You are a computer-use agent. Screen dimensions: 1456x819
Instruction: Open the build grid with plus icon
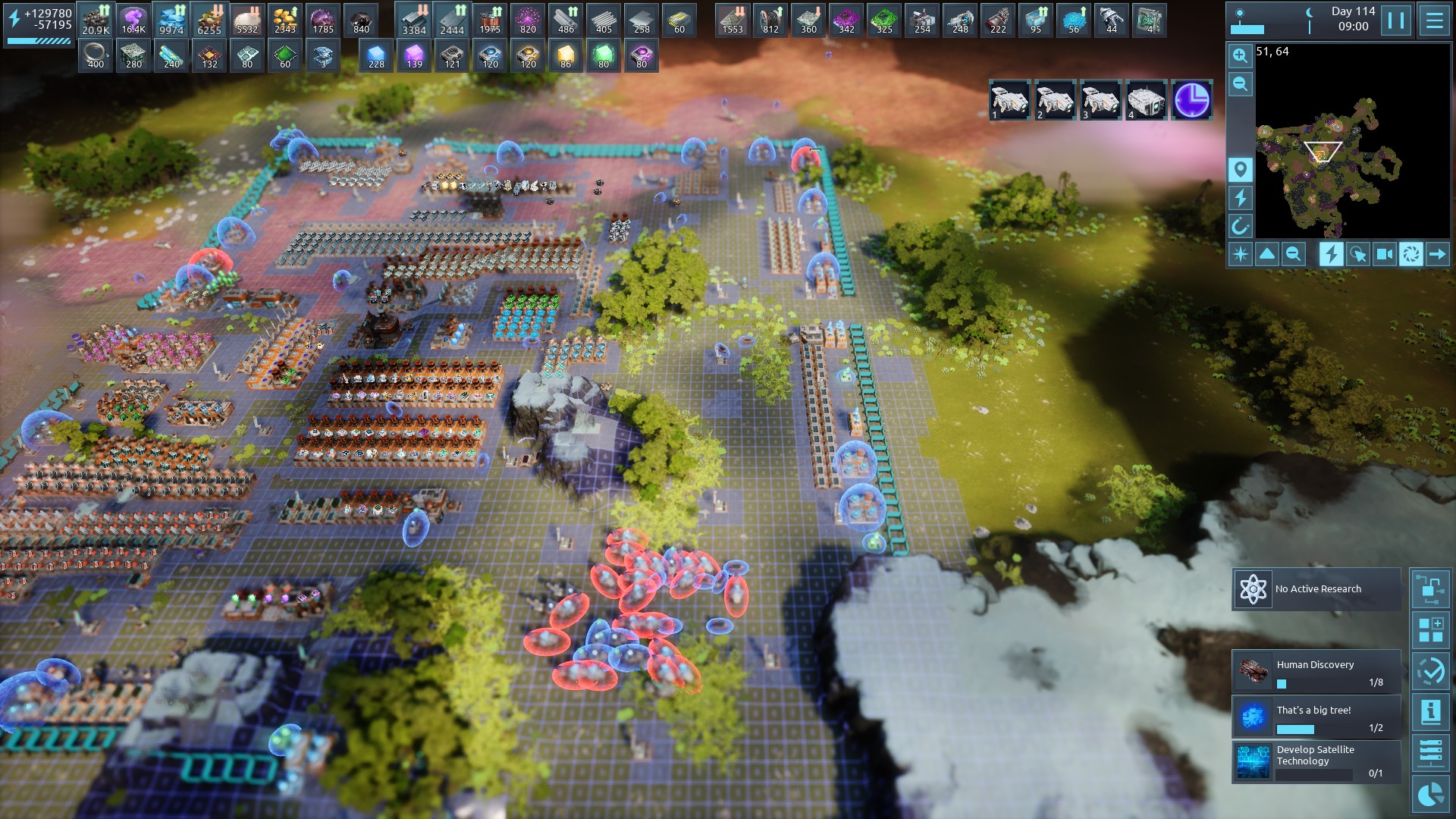pyautogui.click(x=1430, y=630)
